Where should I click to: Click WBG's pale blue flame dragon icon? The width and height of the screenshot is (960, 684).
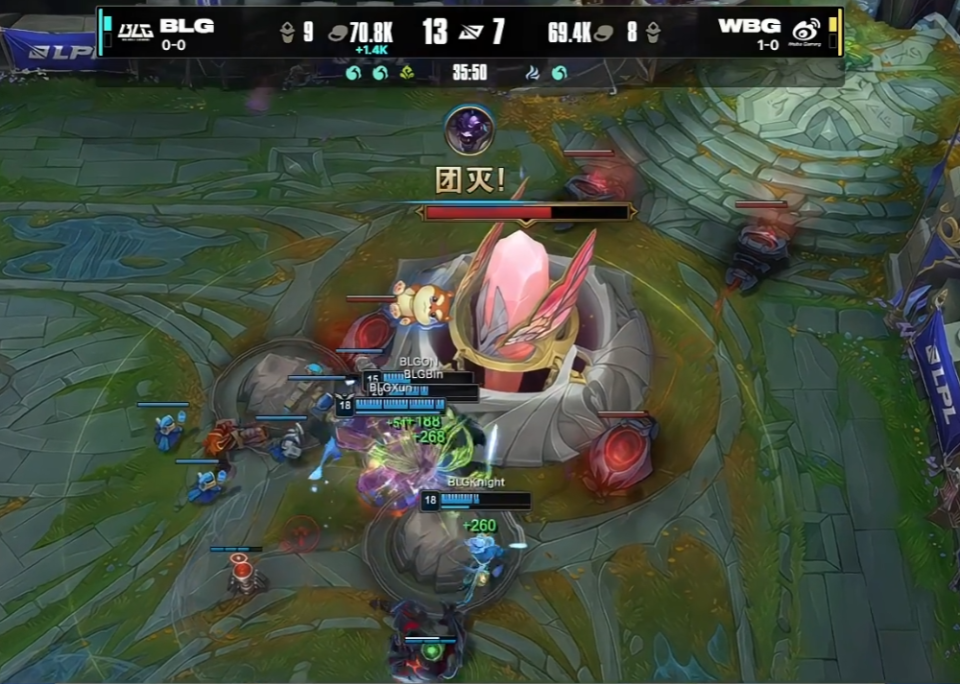533,73
